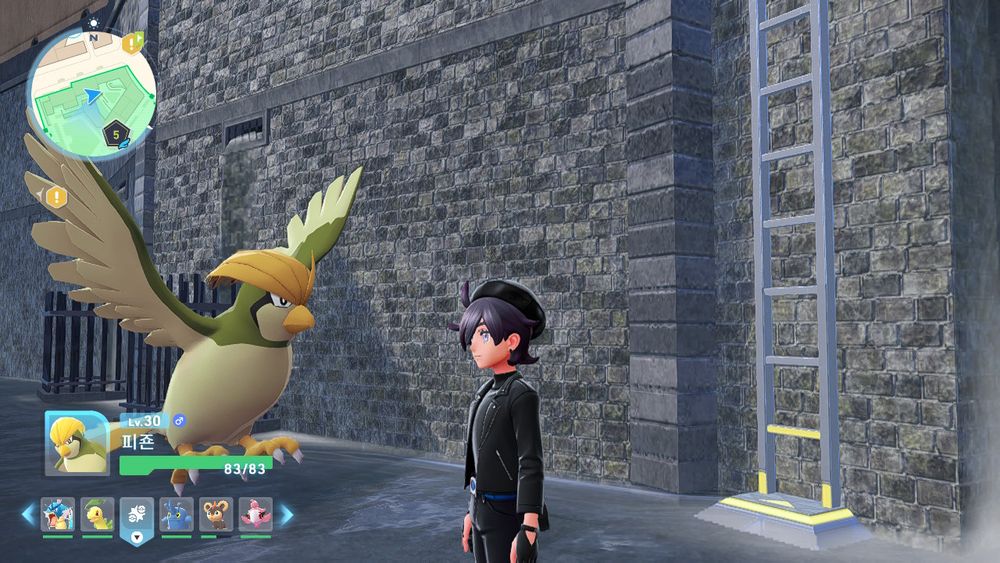This screenshot has height=563, width=1000.
Task: Select the active Pidgeot portrait
Action: pyautogui.click(x=76, y=443)
